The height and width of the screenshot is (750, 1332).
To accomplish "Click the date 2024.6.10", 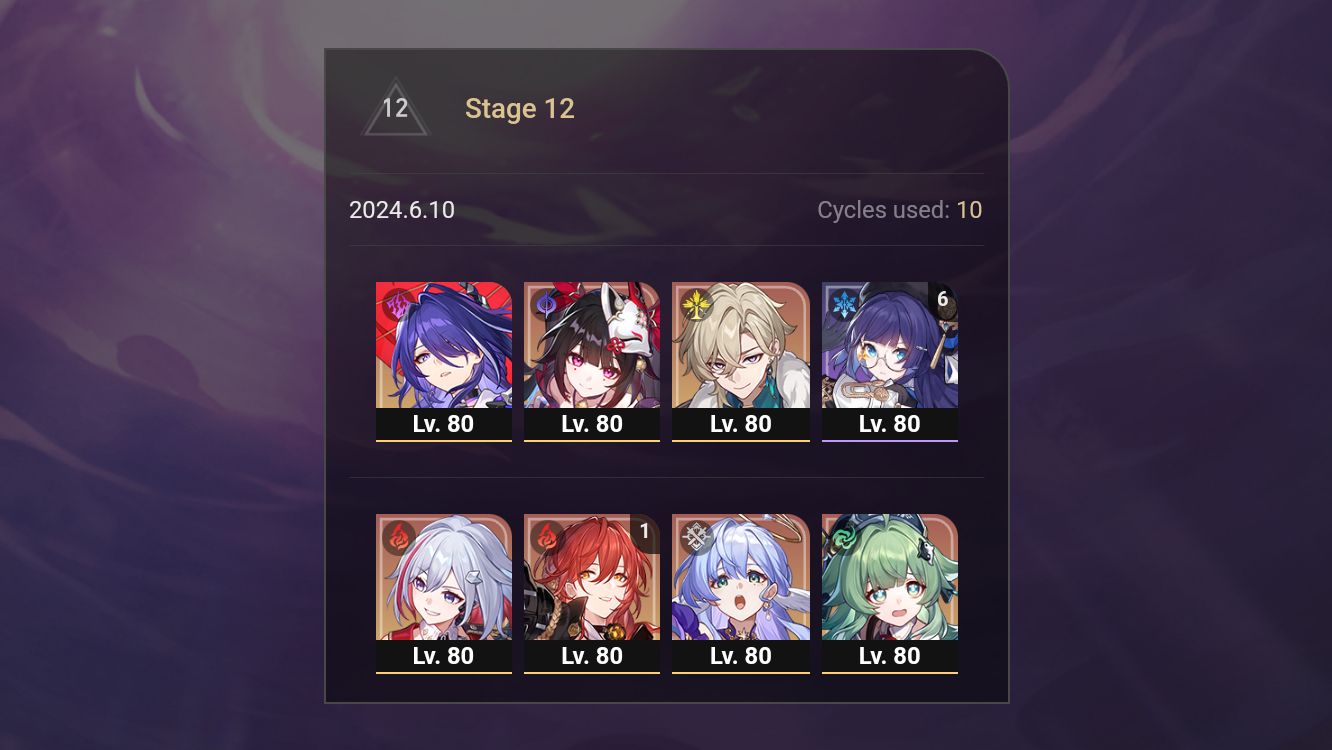I will (402, 210).
